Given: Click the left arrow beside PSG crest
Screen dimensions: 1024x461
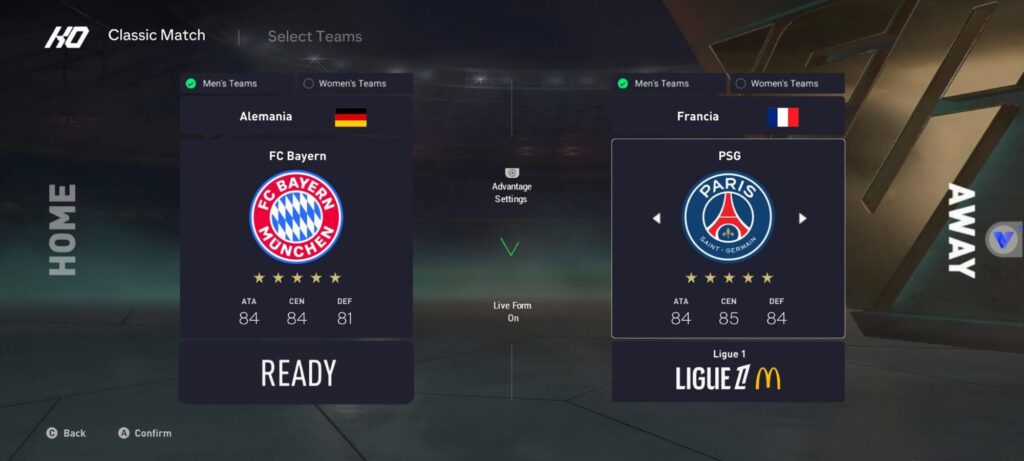Looking at the screenshot, I should 656,218.
